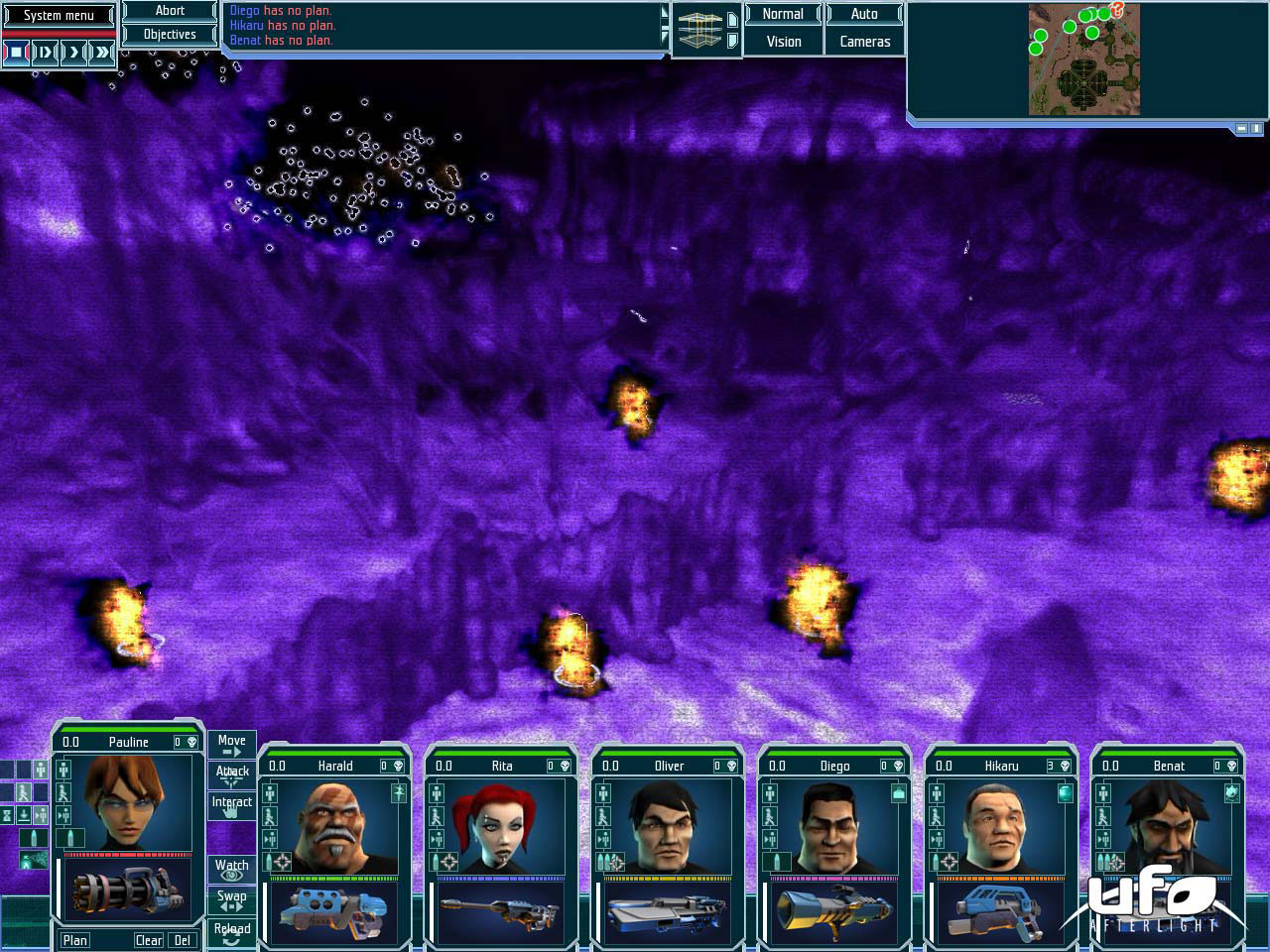The image size is (1270, 952).
Task: Abort the current mission
Action: point(170,11)
